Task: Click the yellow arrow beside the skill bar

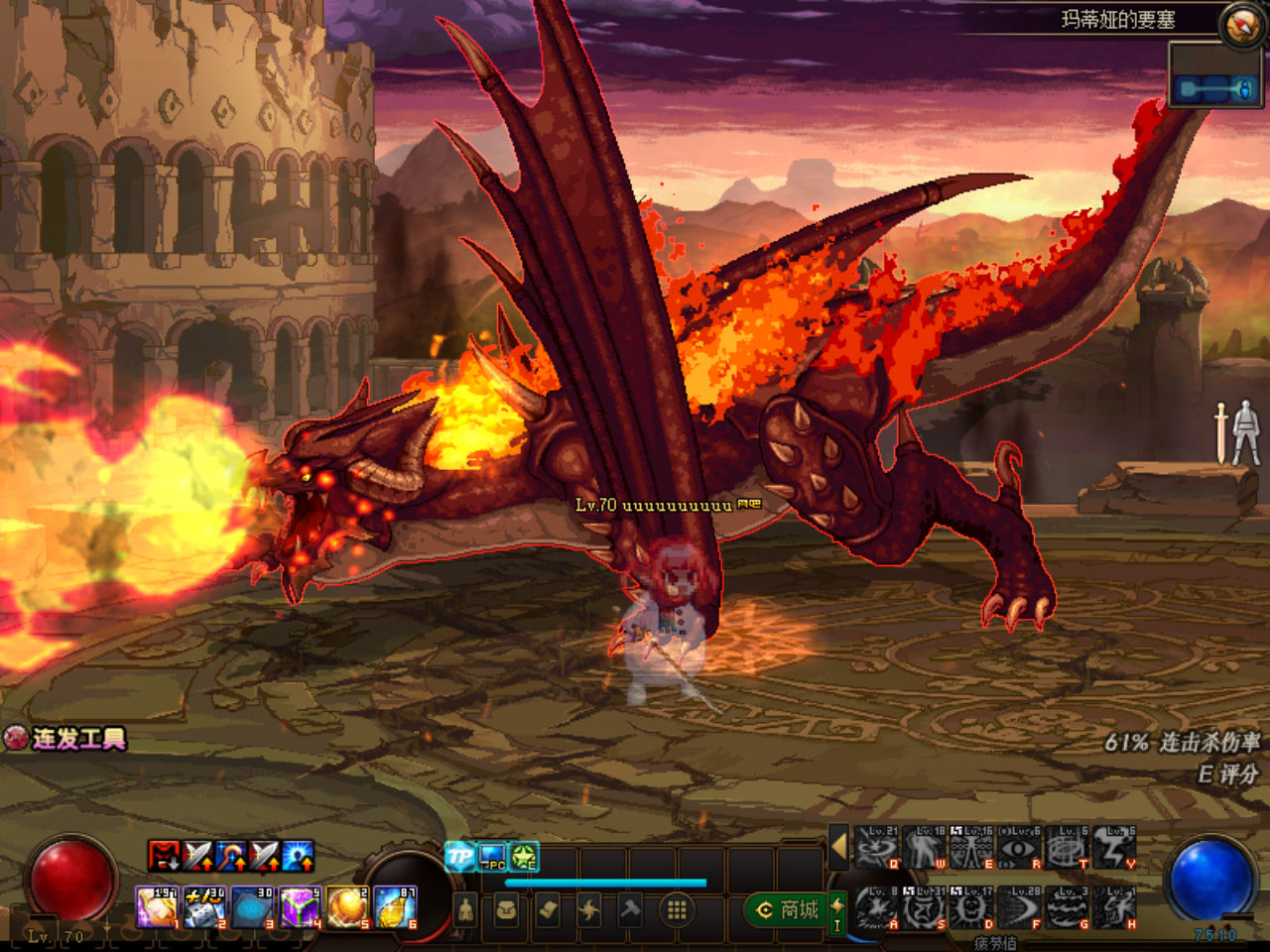Action: click(838, 848)
